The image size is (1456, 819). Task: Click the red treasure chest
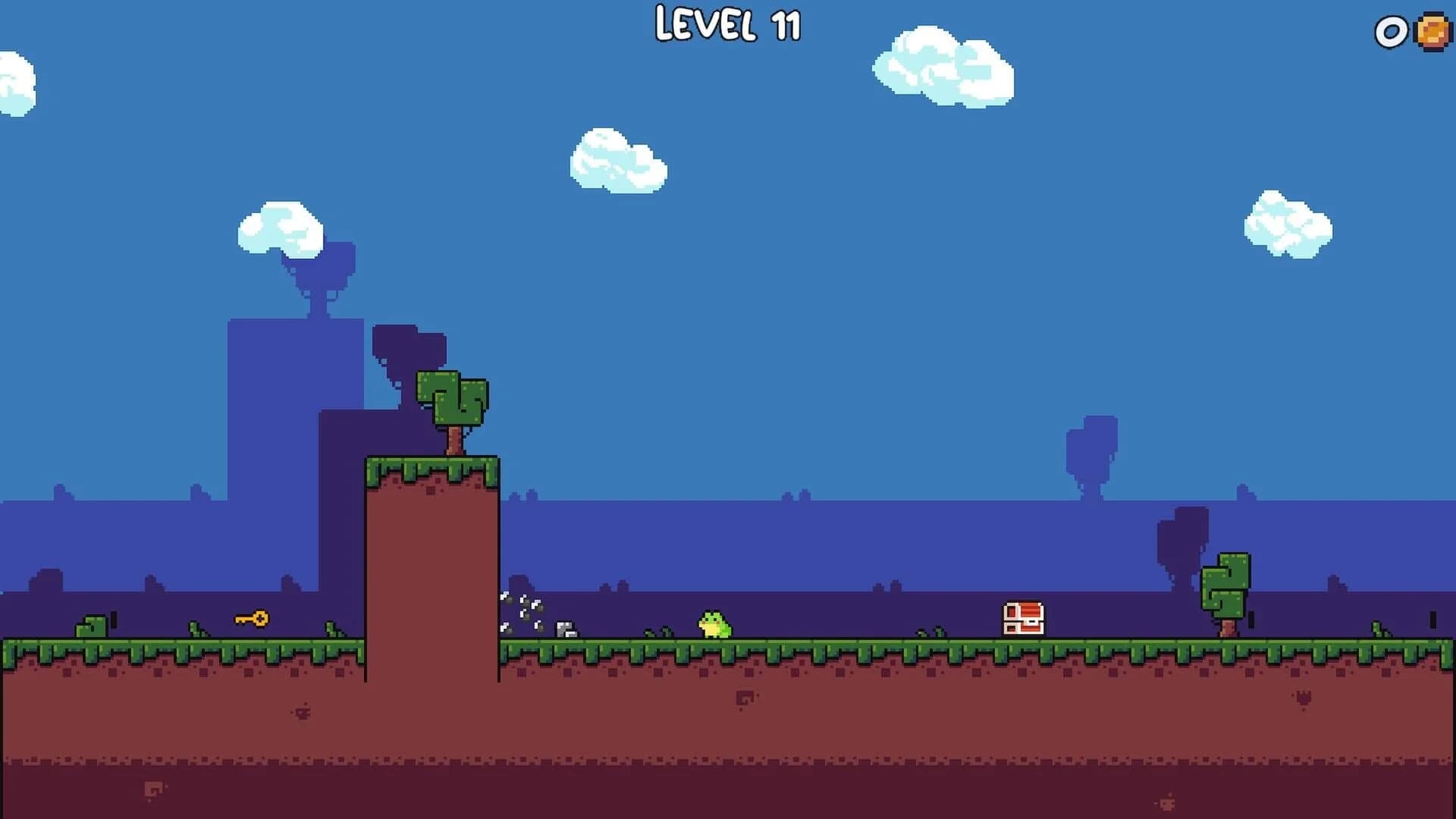(x=1025, y=620)
